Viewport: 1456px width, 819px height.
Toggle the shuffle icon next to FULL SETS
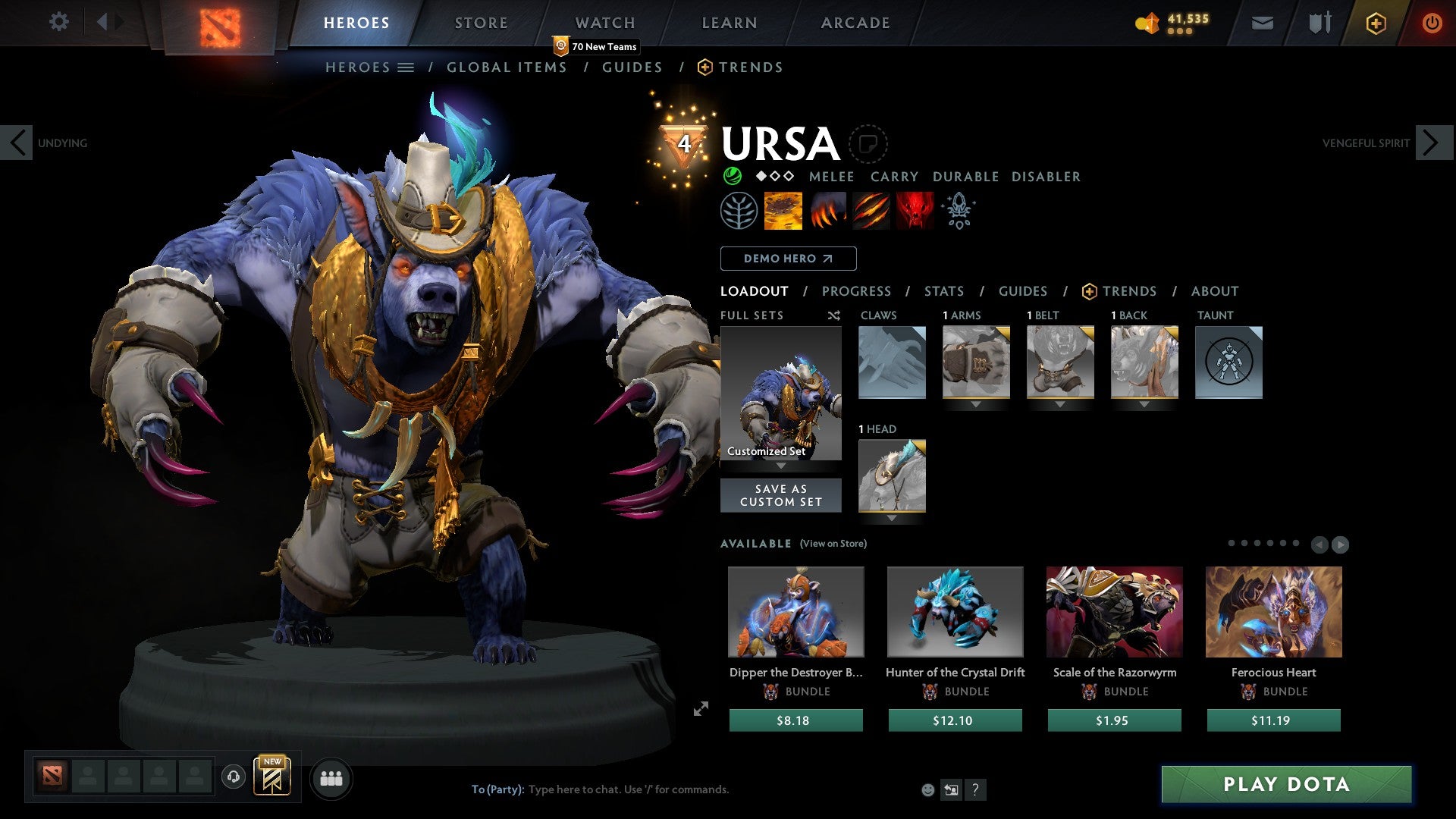point(833,315)
